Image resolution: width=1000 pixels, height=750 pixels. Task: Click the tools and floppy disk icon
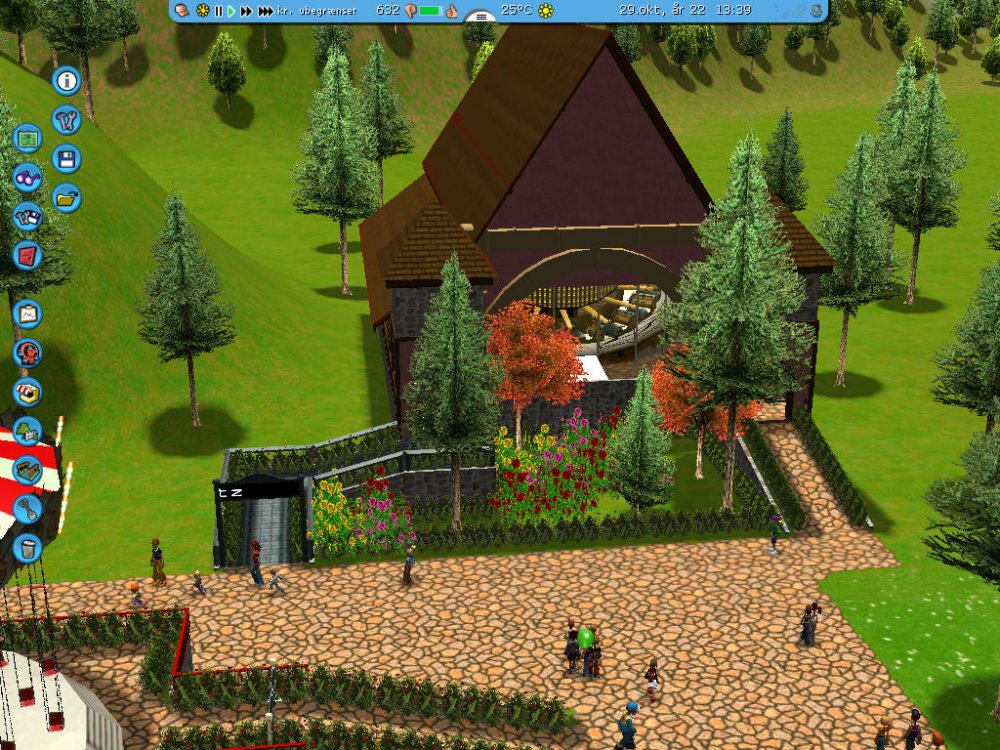point(28,216)
